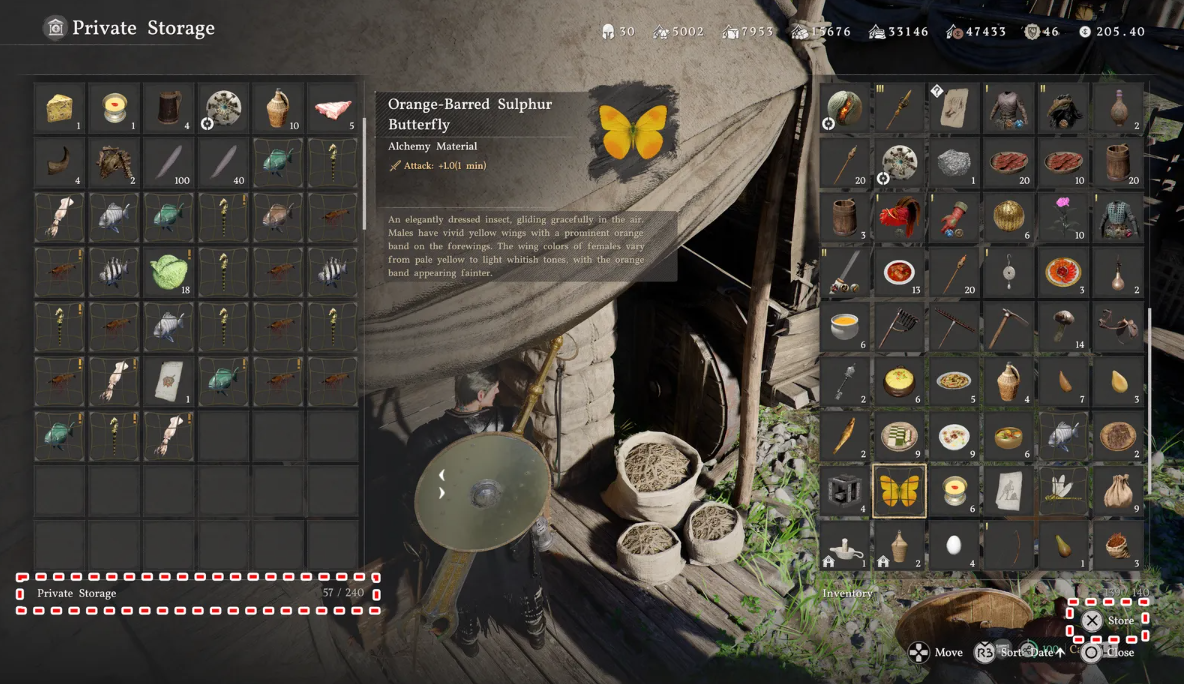Choose the white egg in inventory
Image resolution: width=1184 pixels, height=684 pixels.
point(953,545)
